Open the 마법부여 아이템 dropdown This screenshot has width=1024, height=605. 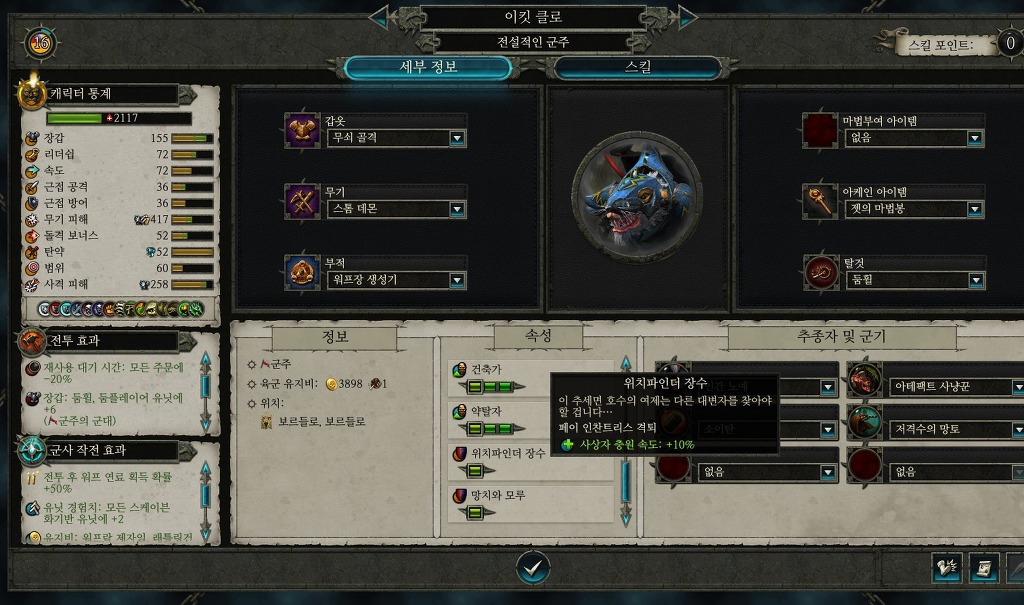point(974,138)
